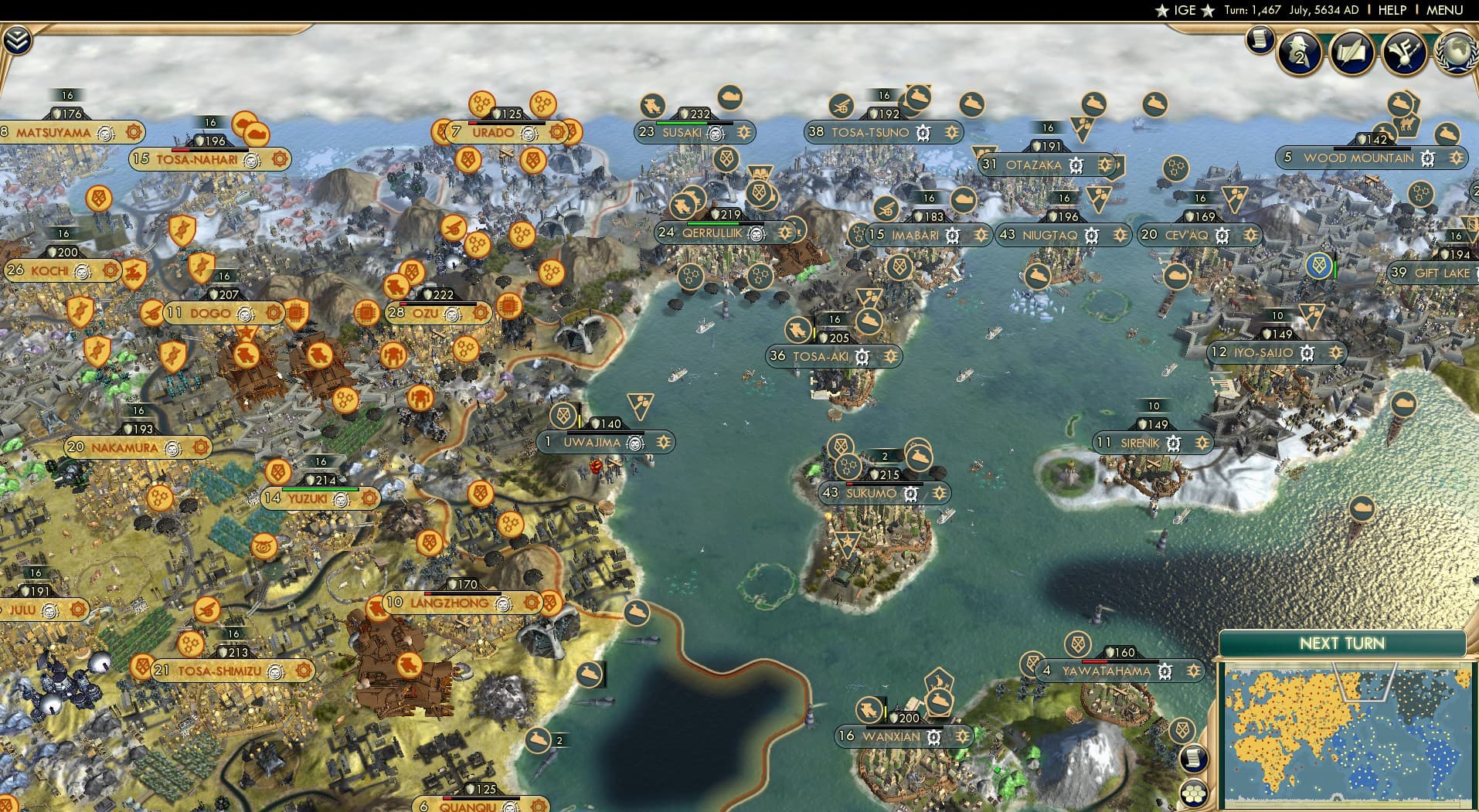
Task: Expand Dogo's city banner gear control
Action: tap(273, 314)
